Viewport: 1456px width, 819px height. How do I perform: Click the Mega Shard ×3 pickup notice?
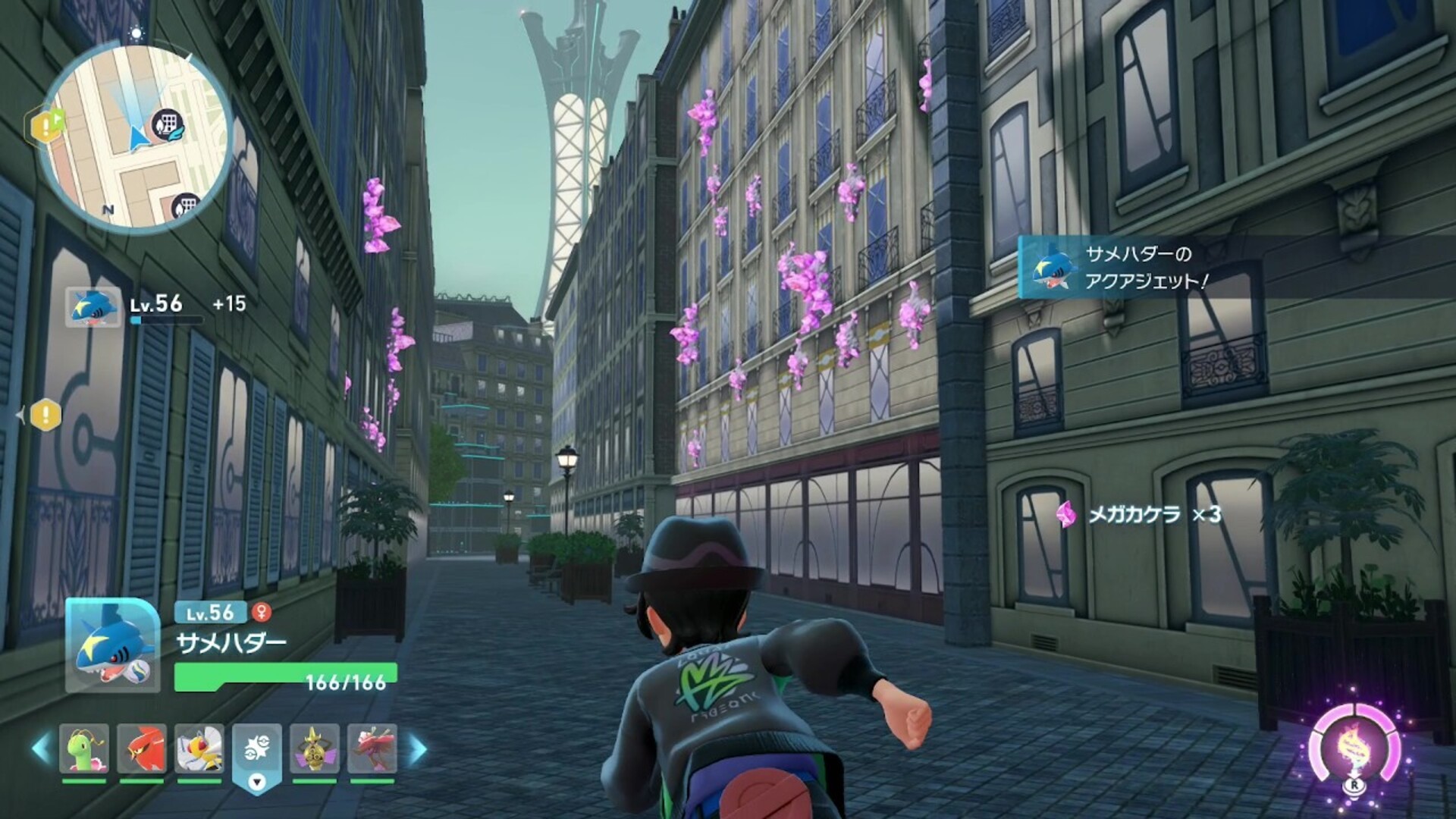[1139, 515]
